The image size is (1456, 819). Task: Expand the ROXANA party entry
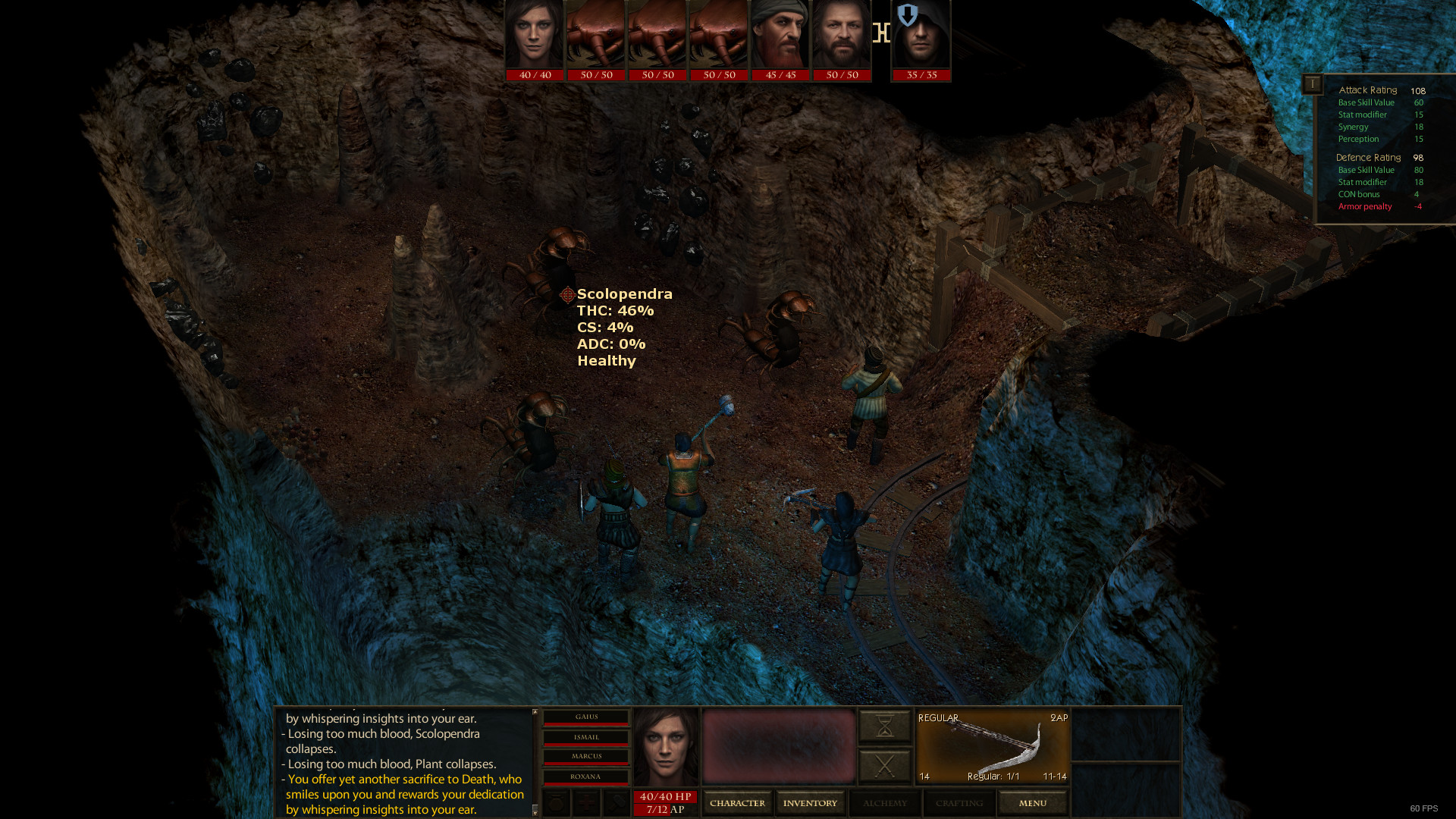[x=586, y=777]
